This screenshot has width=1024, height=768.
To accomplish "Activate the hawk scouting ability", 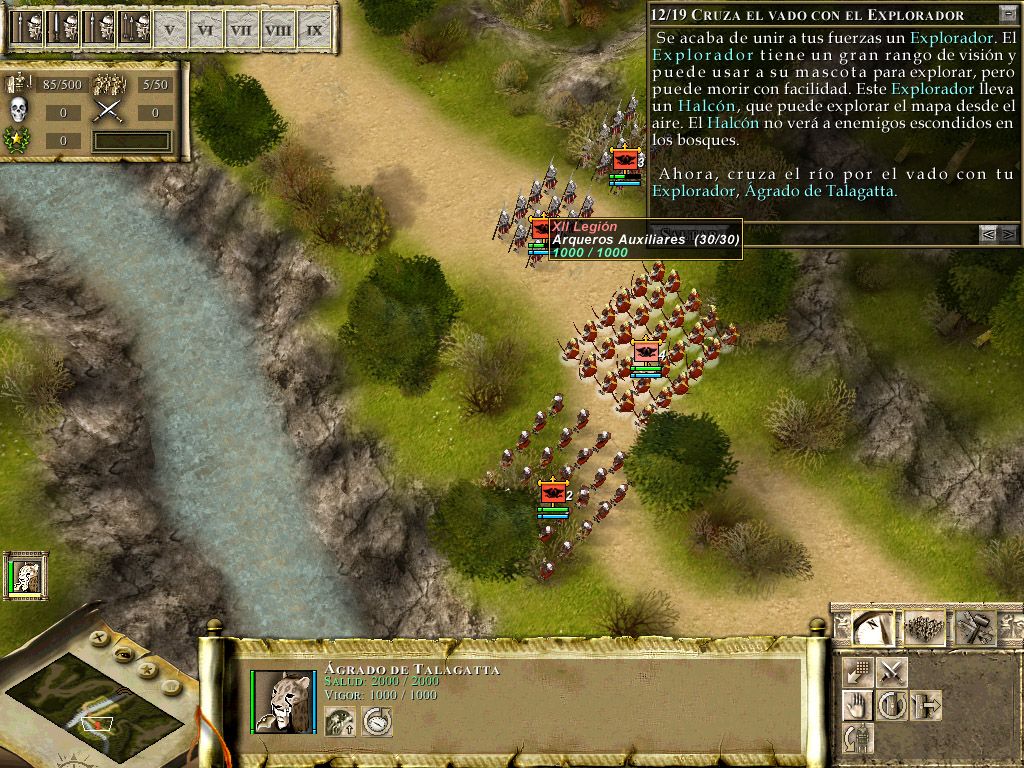I will click(341, 720).
